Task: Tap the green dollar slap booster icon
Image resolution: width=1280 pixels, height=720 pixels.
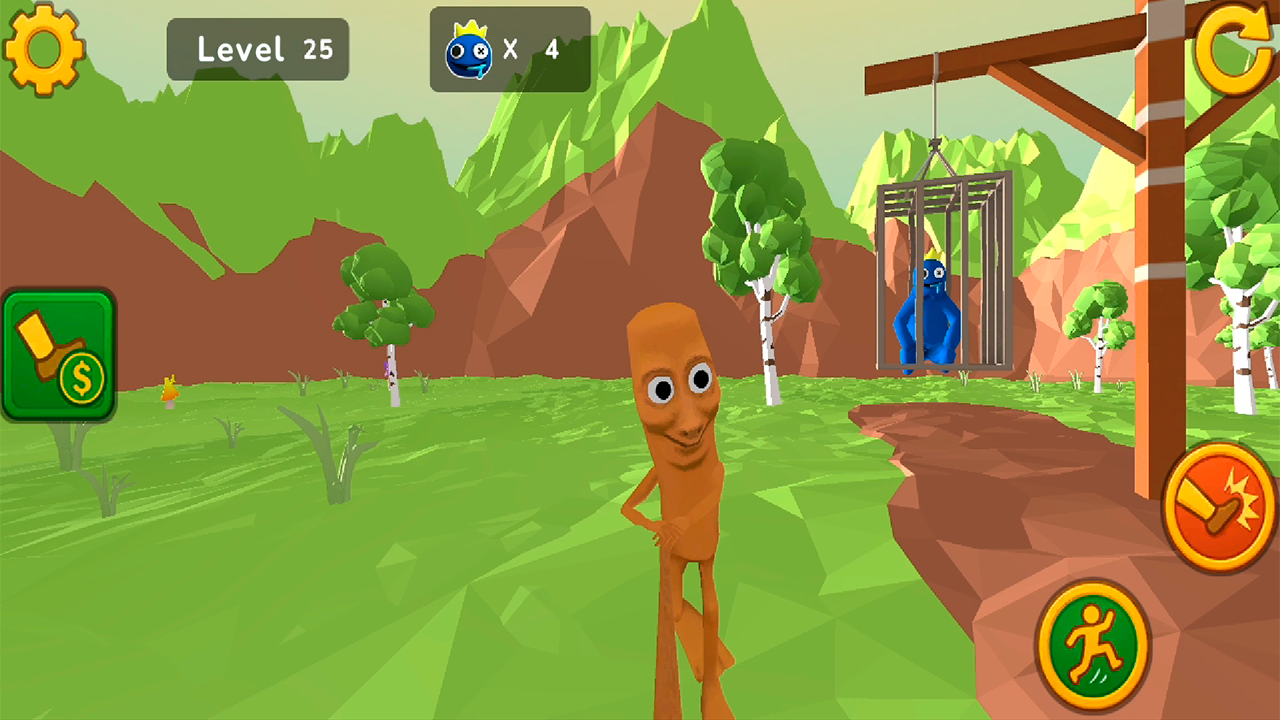Action: pyautogui.click(x=57, y=352)
